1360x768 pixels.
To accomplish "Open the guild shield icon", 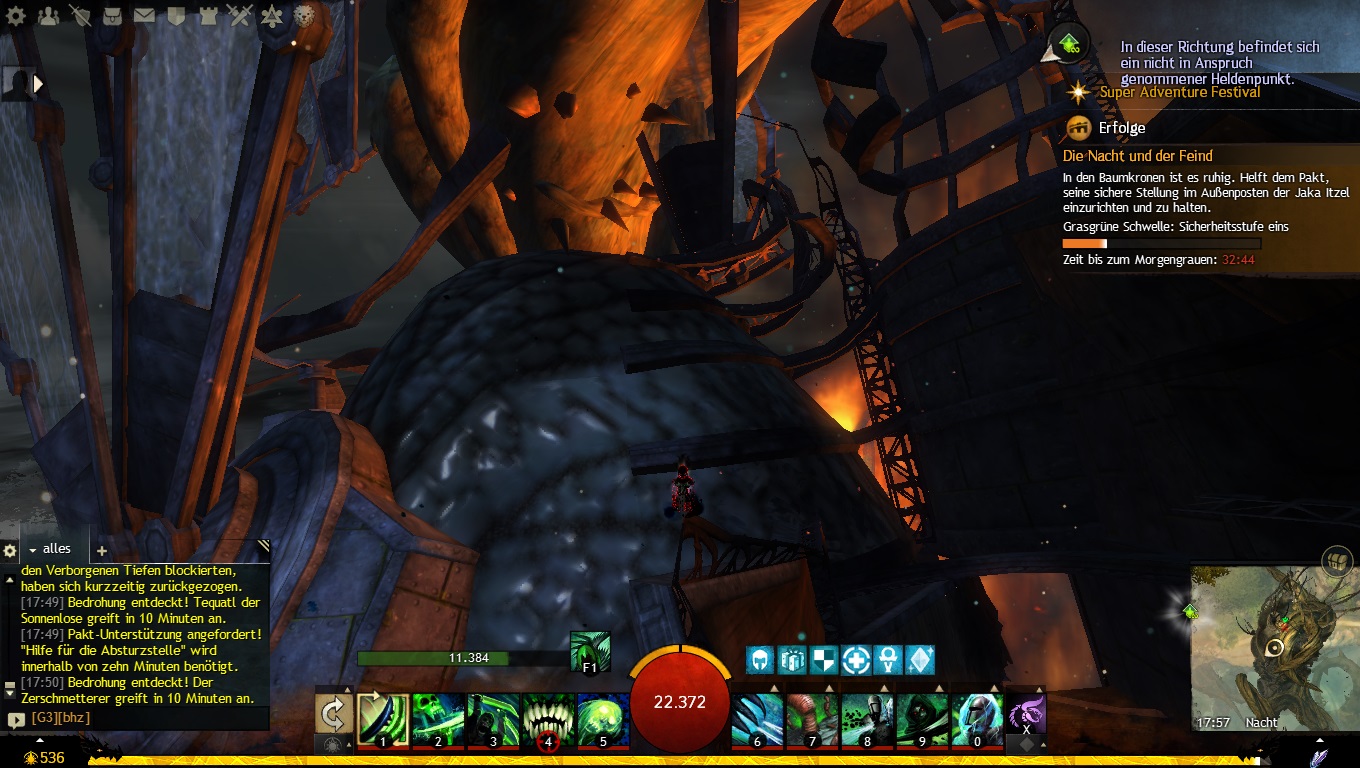I will click(176, 15).
